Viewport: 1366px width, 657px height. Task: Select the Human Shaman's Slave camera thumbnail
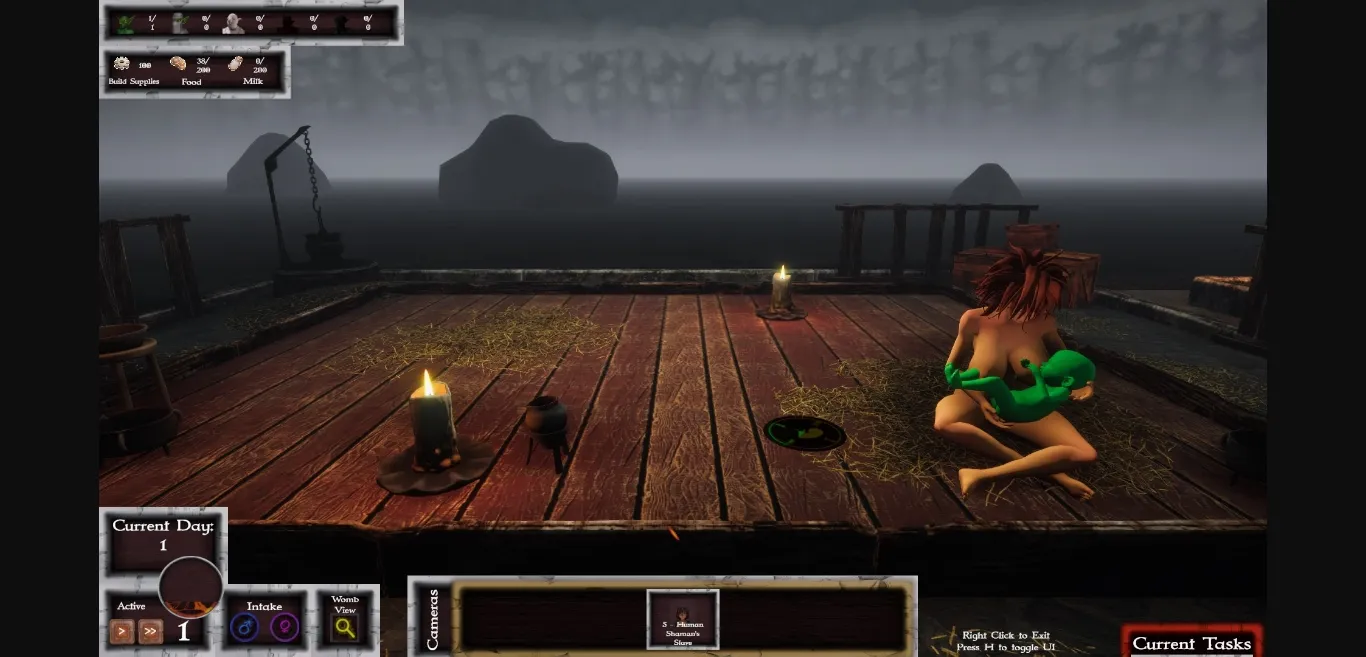(683, 619)
